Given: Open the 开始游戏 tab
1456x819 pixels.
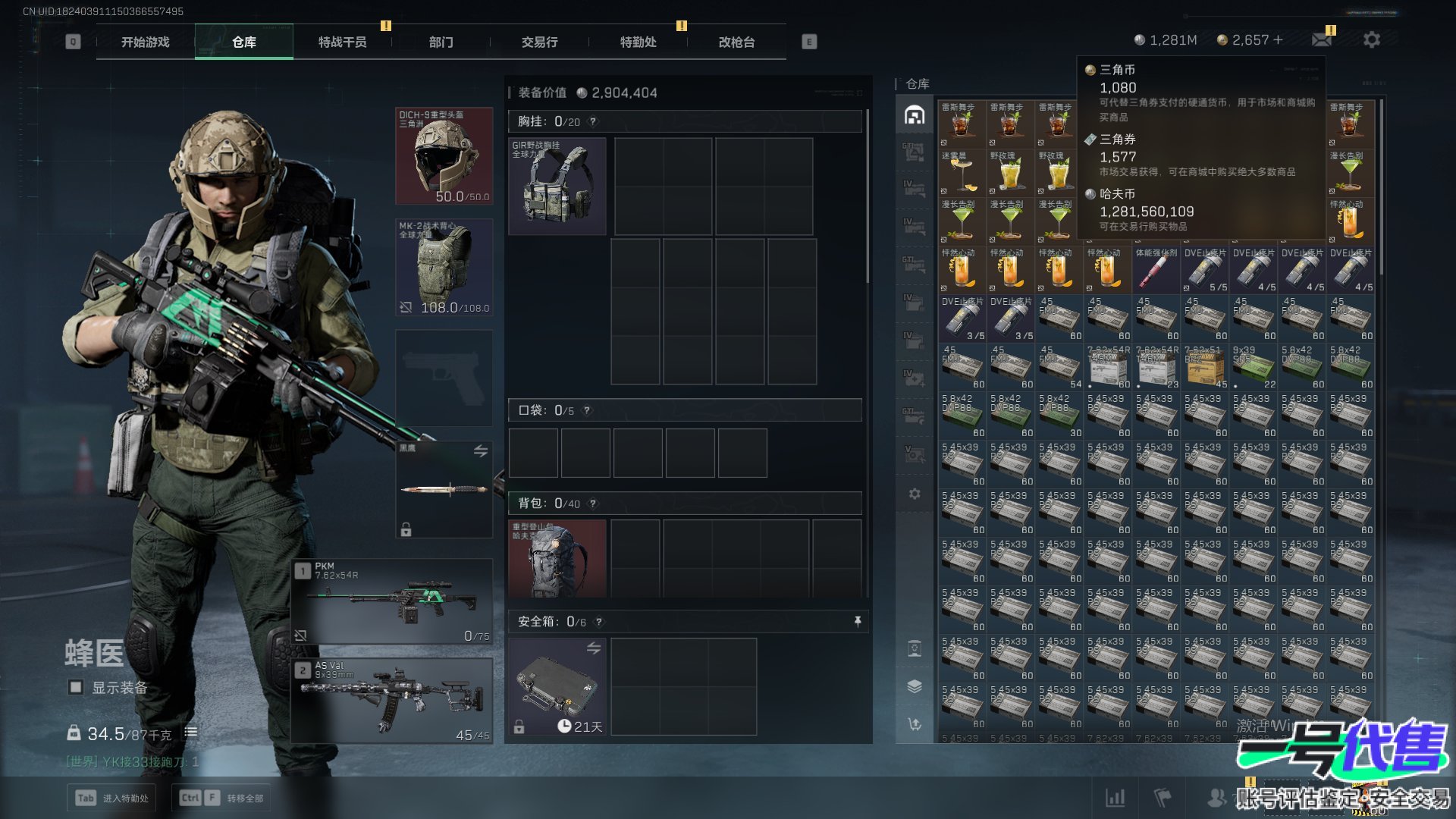Looking at the screenshot, I should point(145,42).
